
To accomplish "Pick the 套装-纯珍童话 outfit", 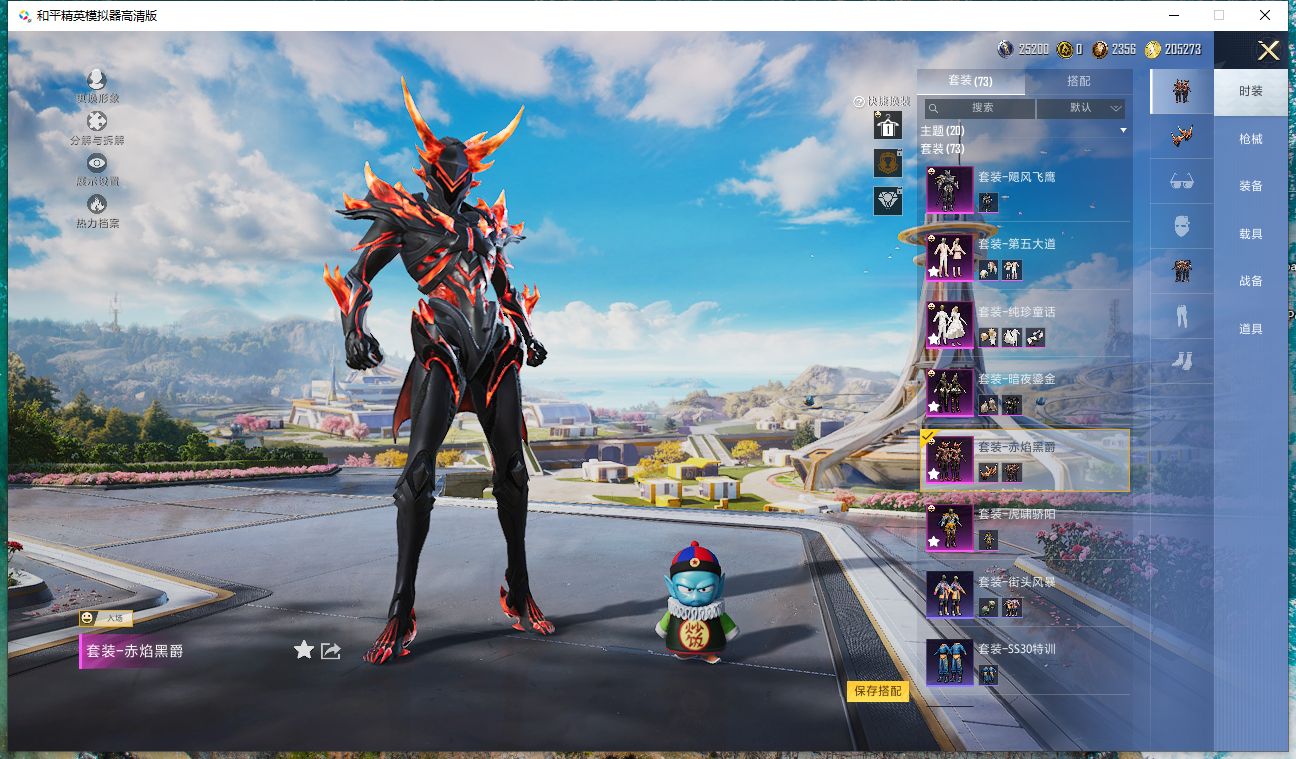I will [1024, 323].
